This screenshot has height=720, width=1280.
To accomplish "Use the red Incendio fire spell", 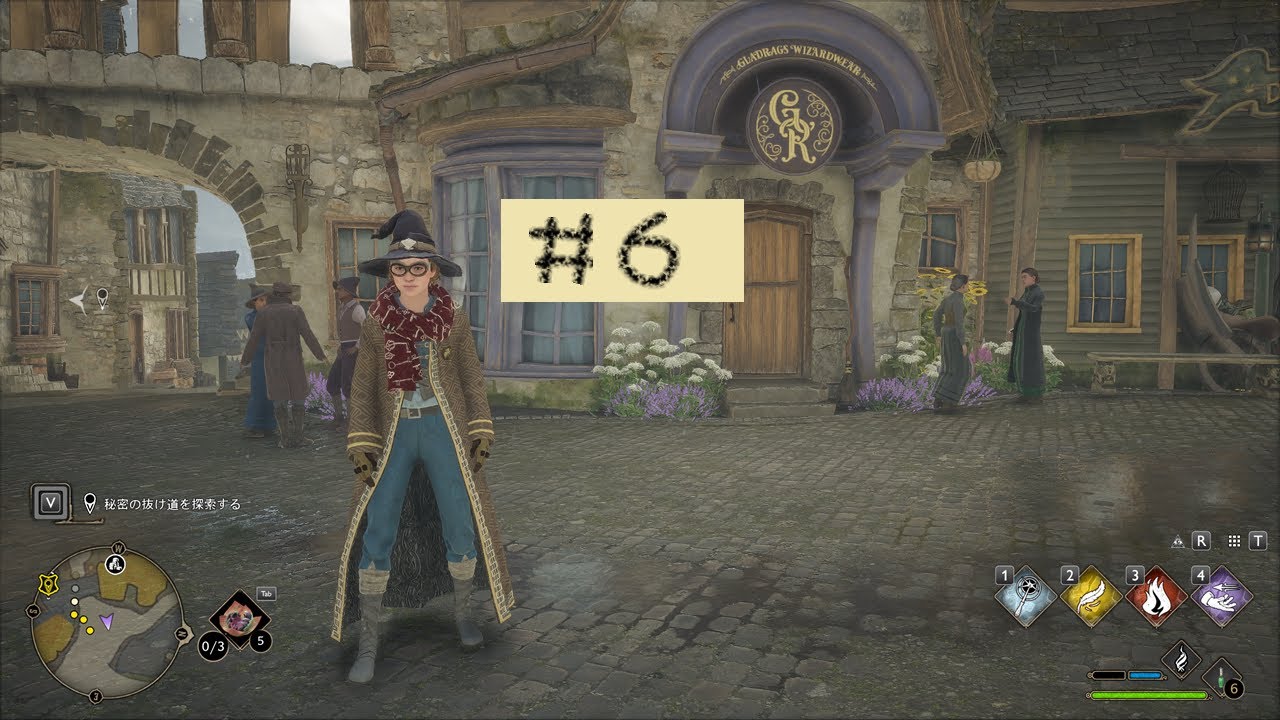I will coord(1156,597).
